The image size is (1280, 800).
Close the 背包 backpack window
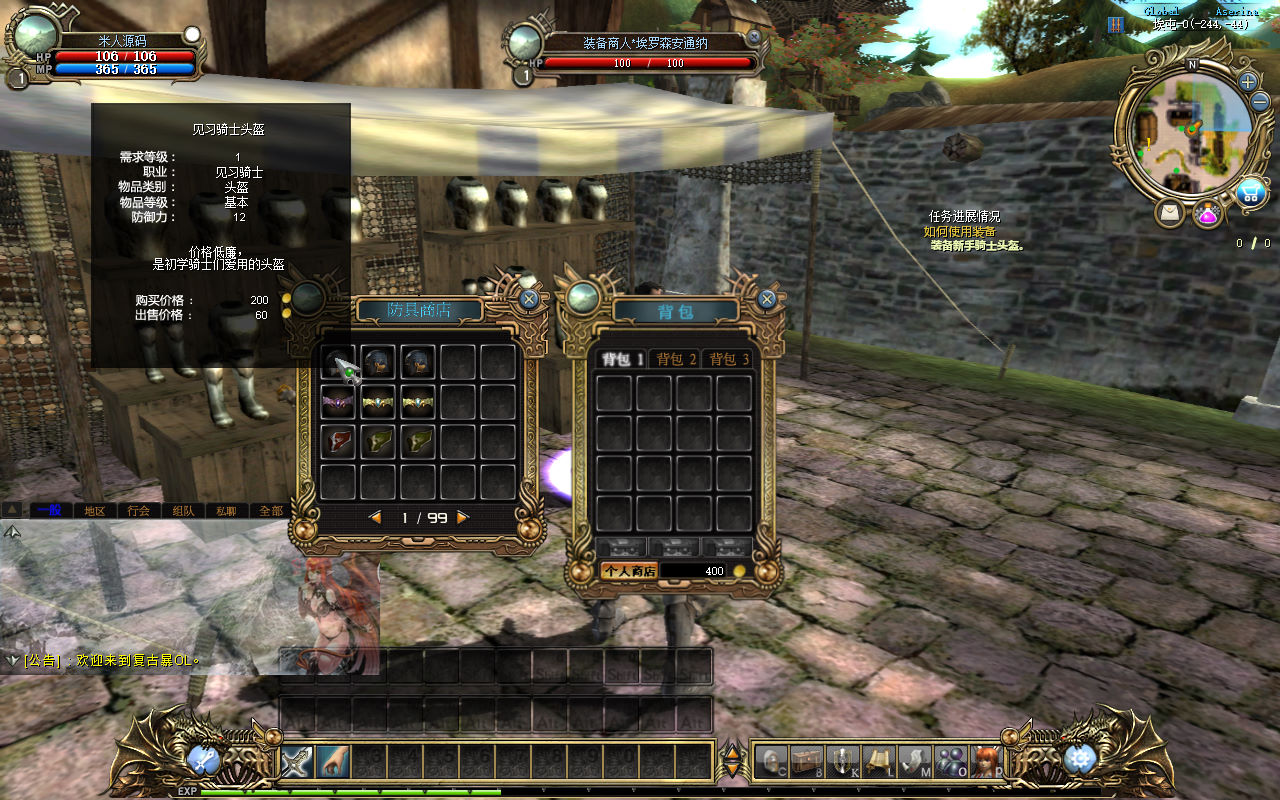click(767, 298)
